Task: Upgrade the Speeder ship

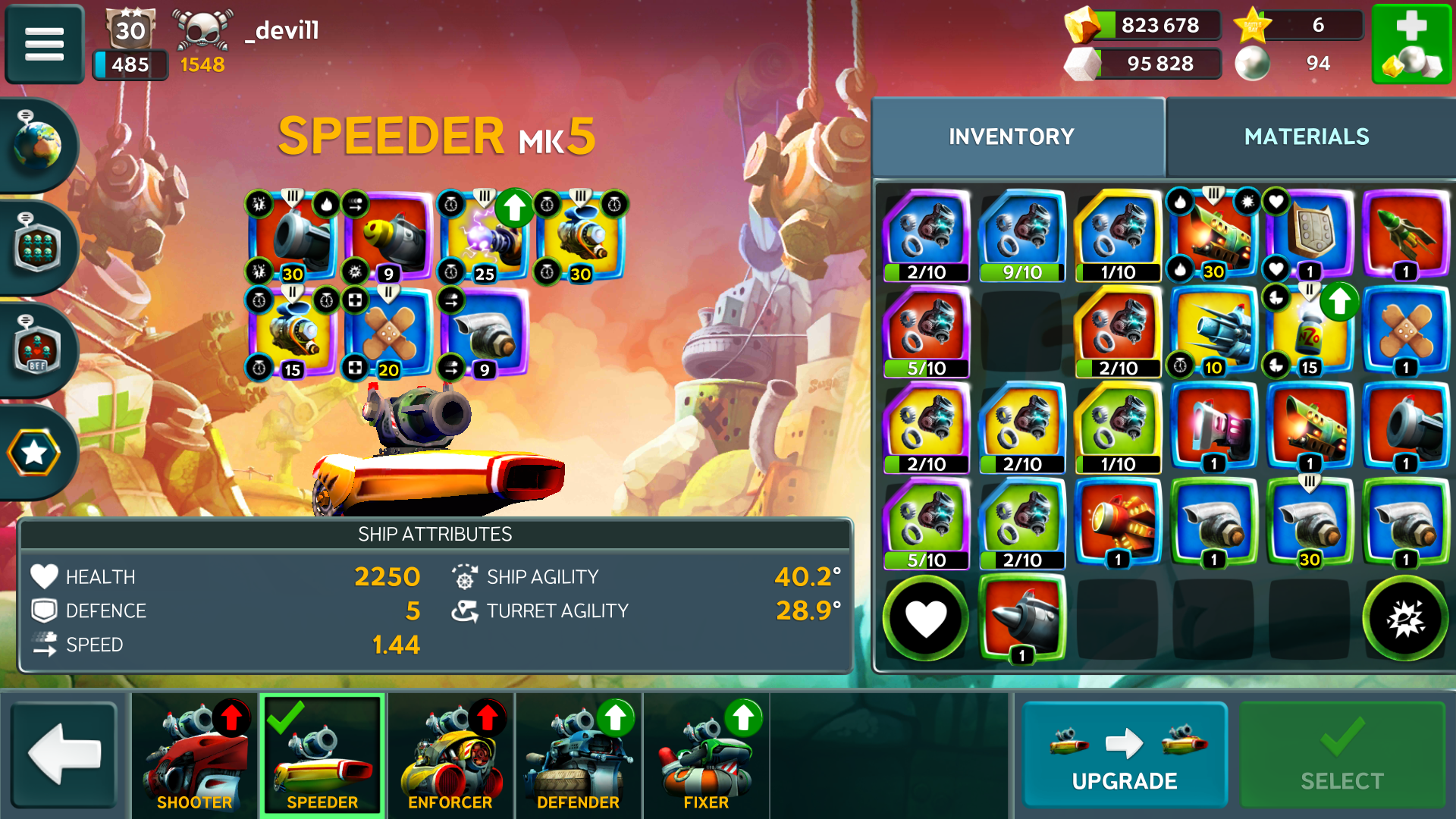Action: (x=1124, y=754)
